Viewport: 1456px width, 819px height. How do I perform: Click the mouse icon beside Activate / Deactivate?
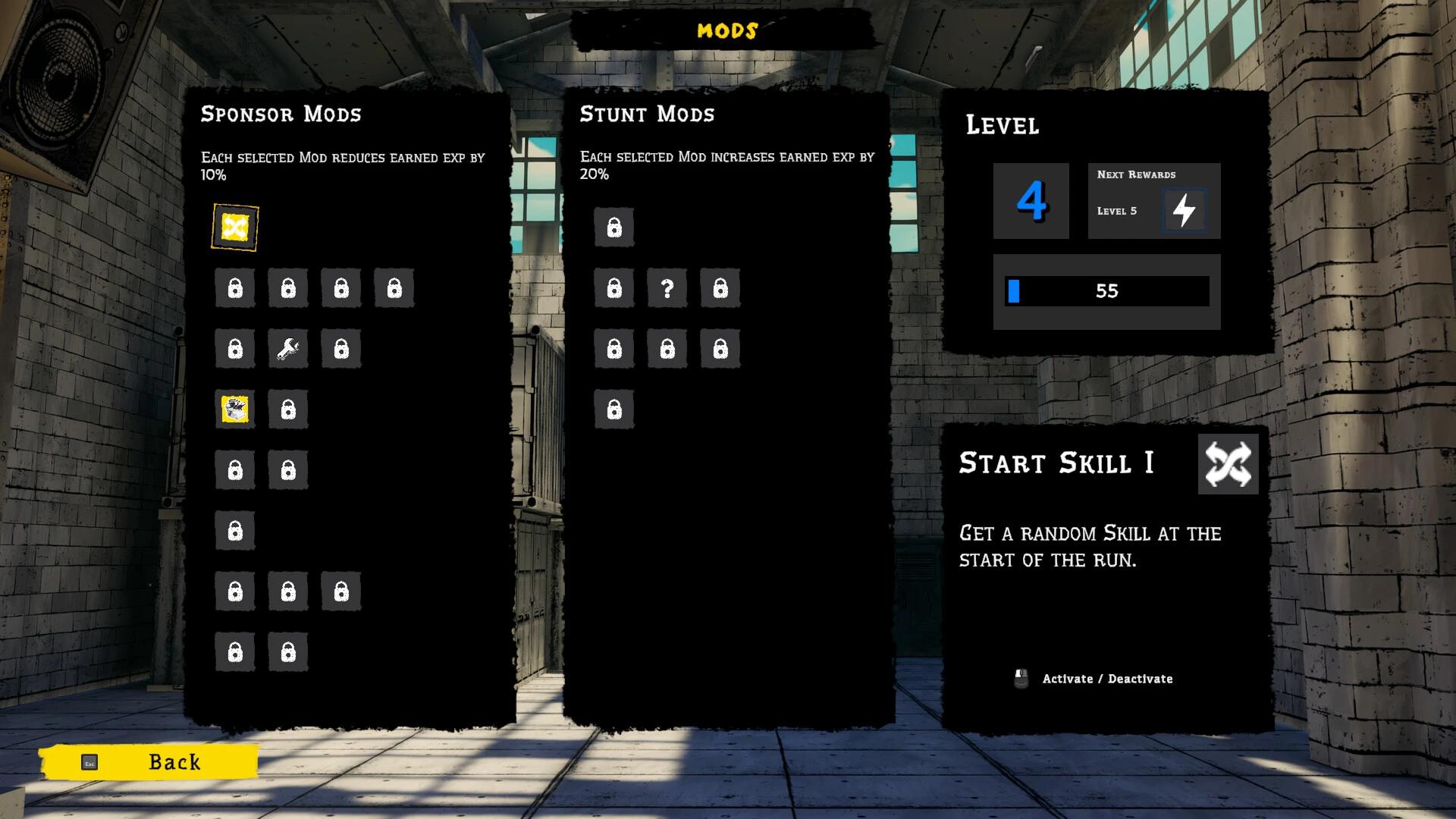pos(1020,677)
